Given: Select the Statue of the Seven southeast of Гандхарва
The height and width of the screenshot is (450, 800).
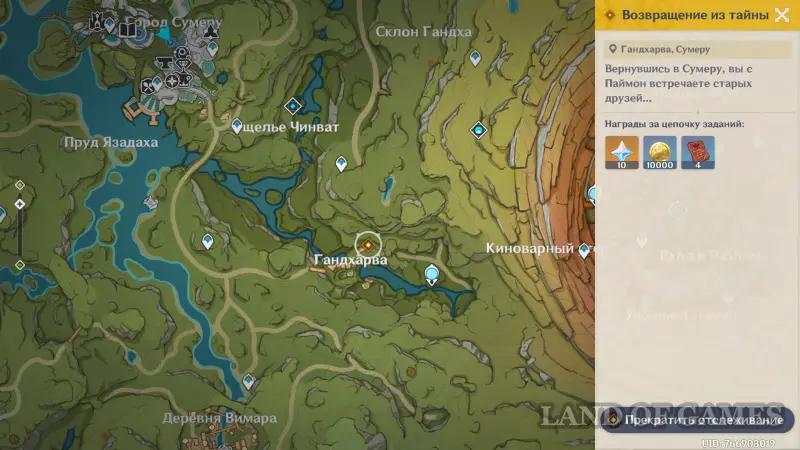Looking at the screenshot, I should coord(432,273).
